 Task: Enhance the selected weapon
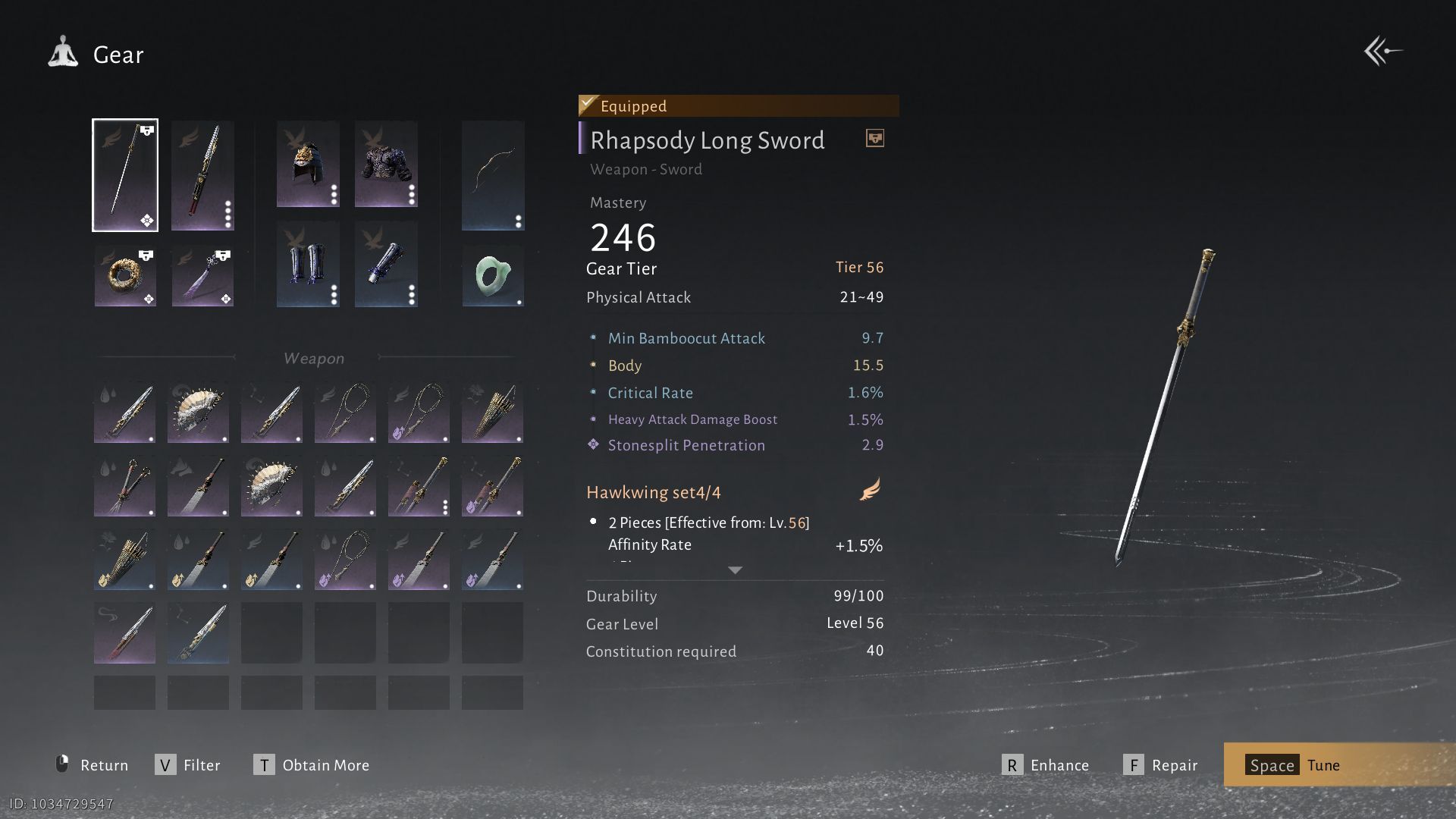(1046, 765)
